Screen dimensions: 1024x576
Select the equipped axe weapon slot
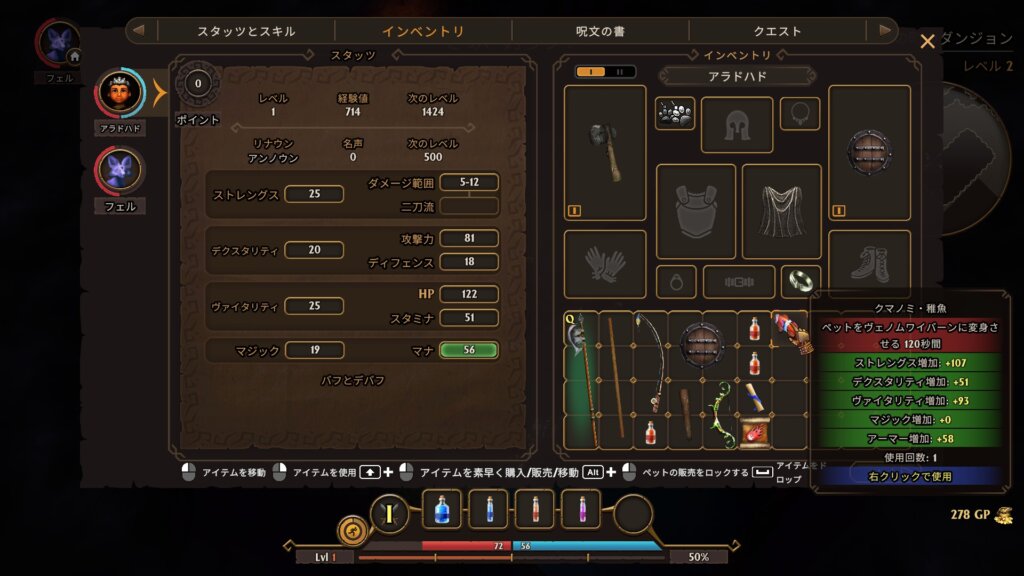(x=604, y=152)
